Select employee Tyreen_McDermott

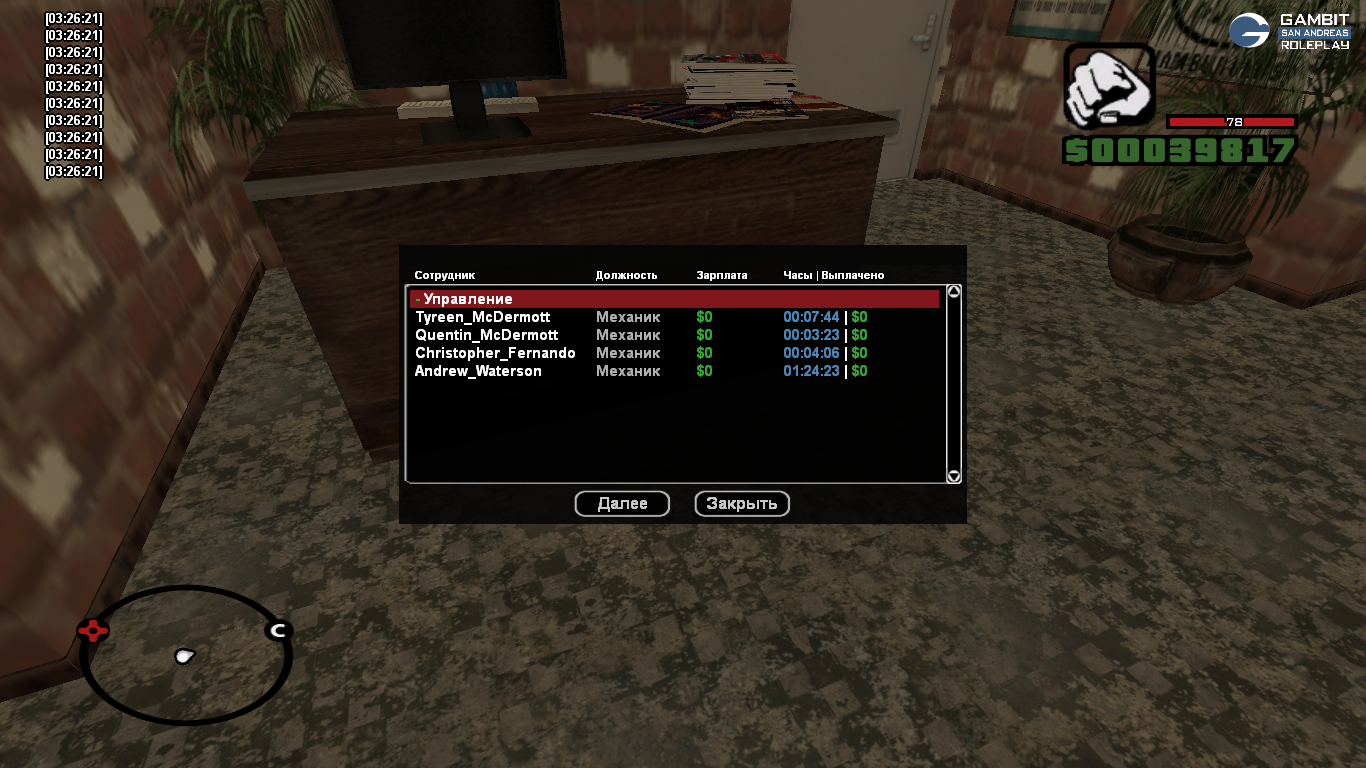tap(483, 317)
